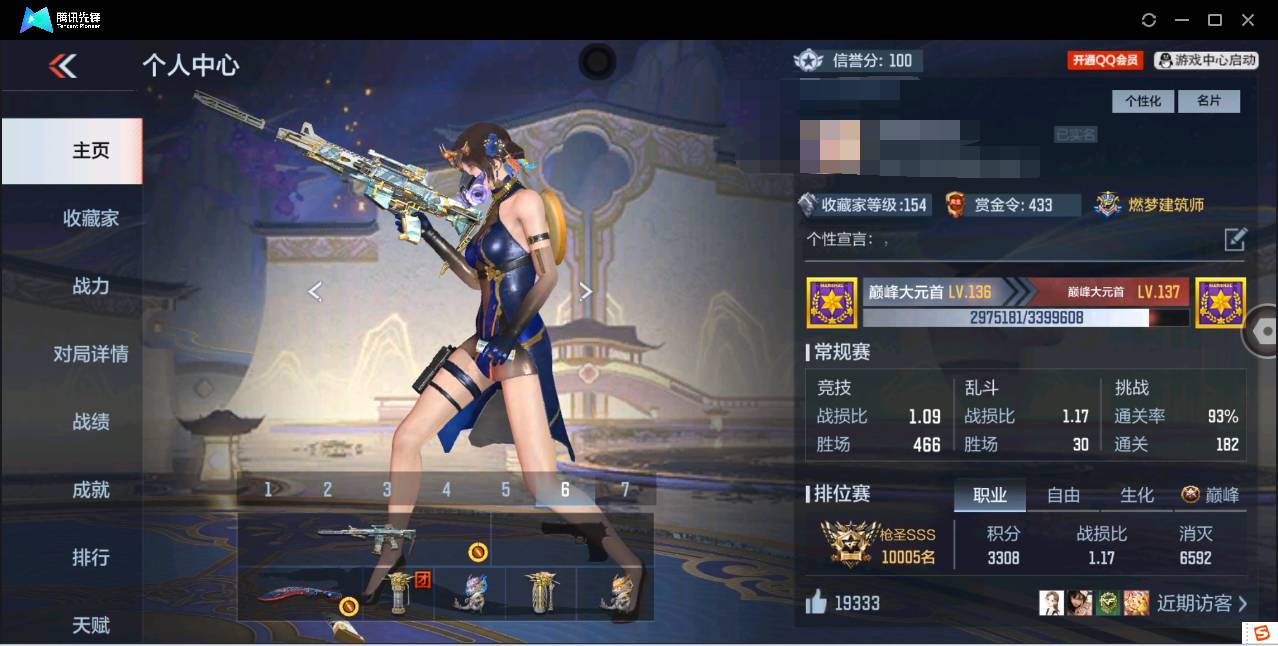Select the 战绩 menu entry
This screenshot has height=646, width=1278.
(x=91, y=422)
